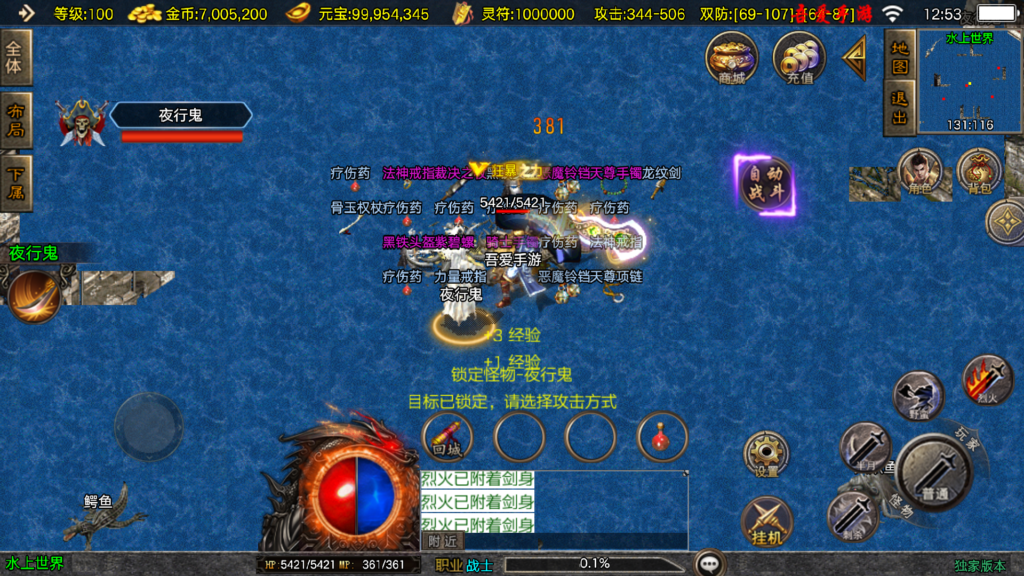Open the 水上世界 minimap
The height and width of the screenshot is (576, 1024).
coord(969,81)
